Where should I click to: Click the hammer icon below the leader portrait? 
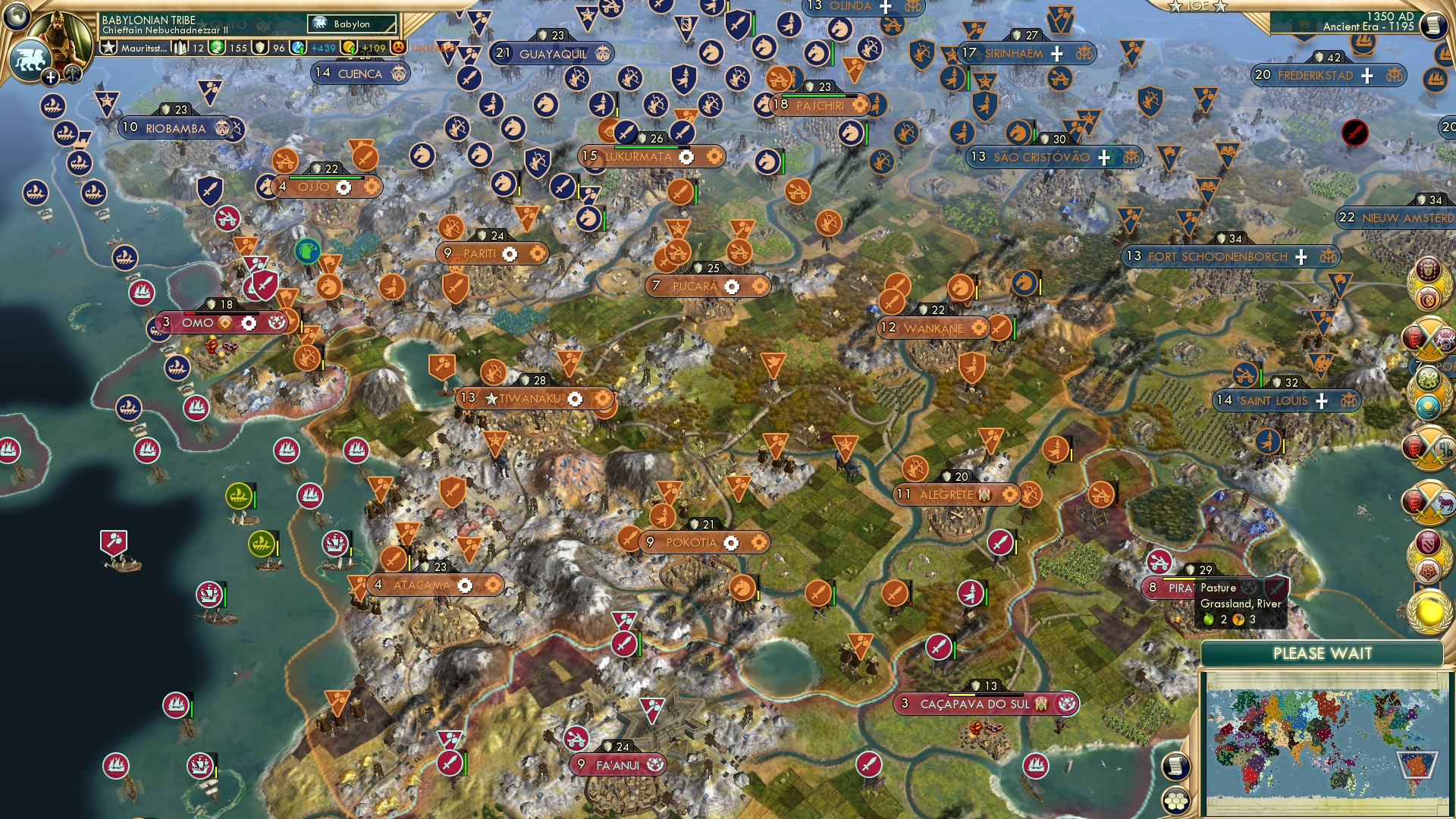[x=72, y=75]
